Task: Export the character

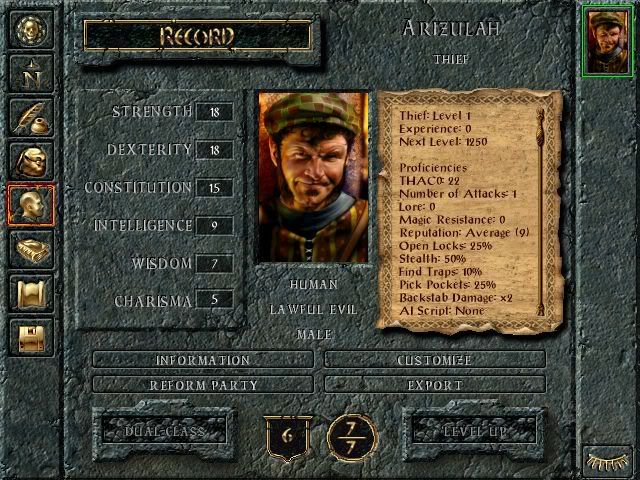Action: [435, 384]
